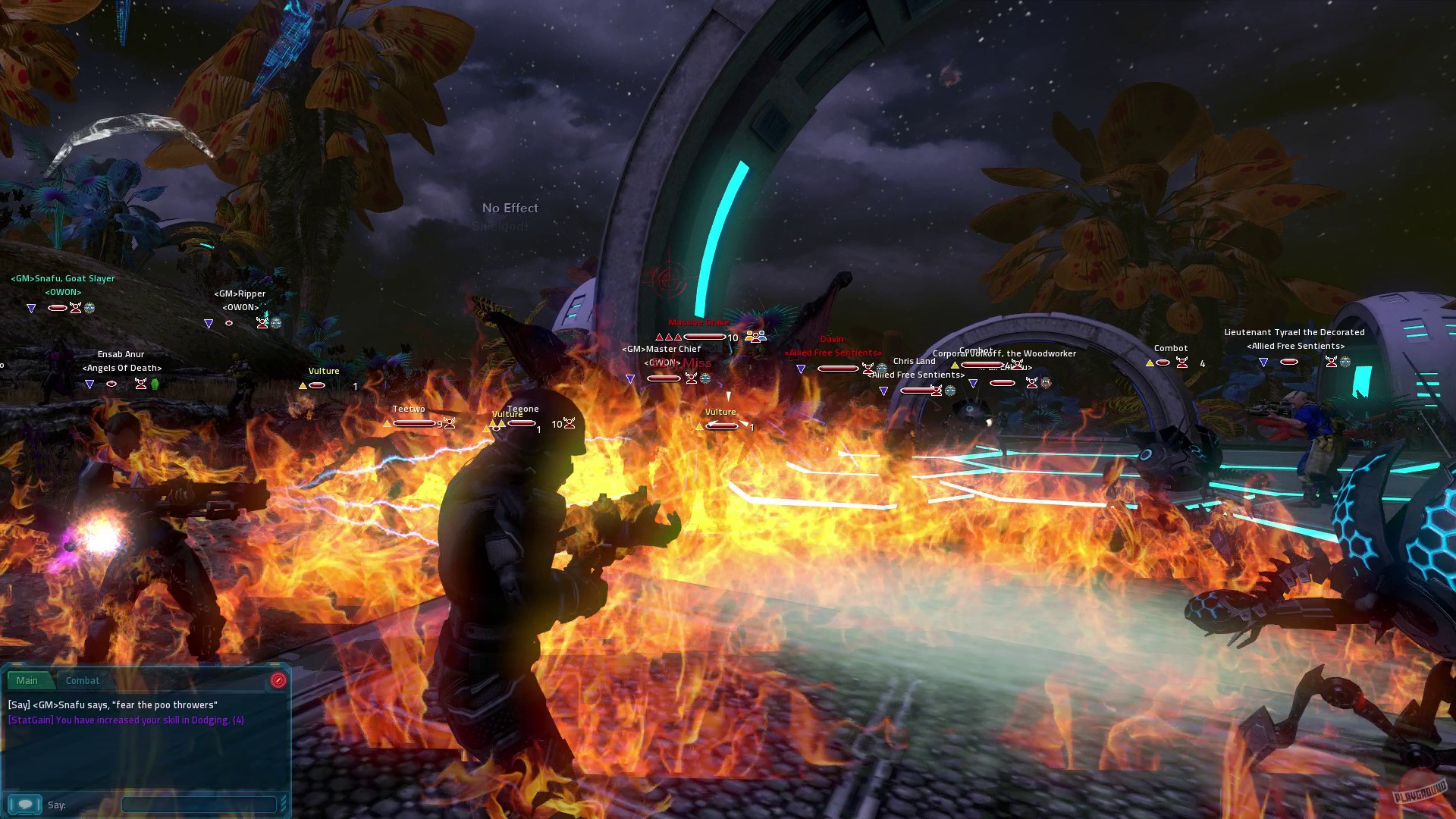1456x819 pixels.
Task: Select the Main chat tab
Action: 27,680
